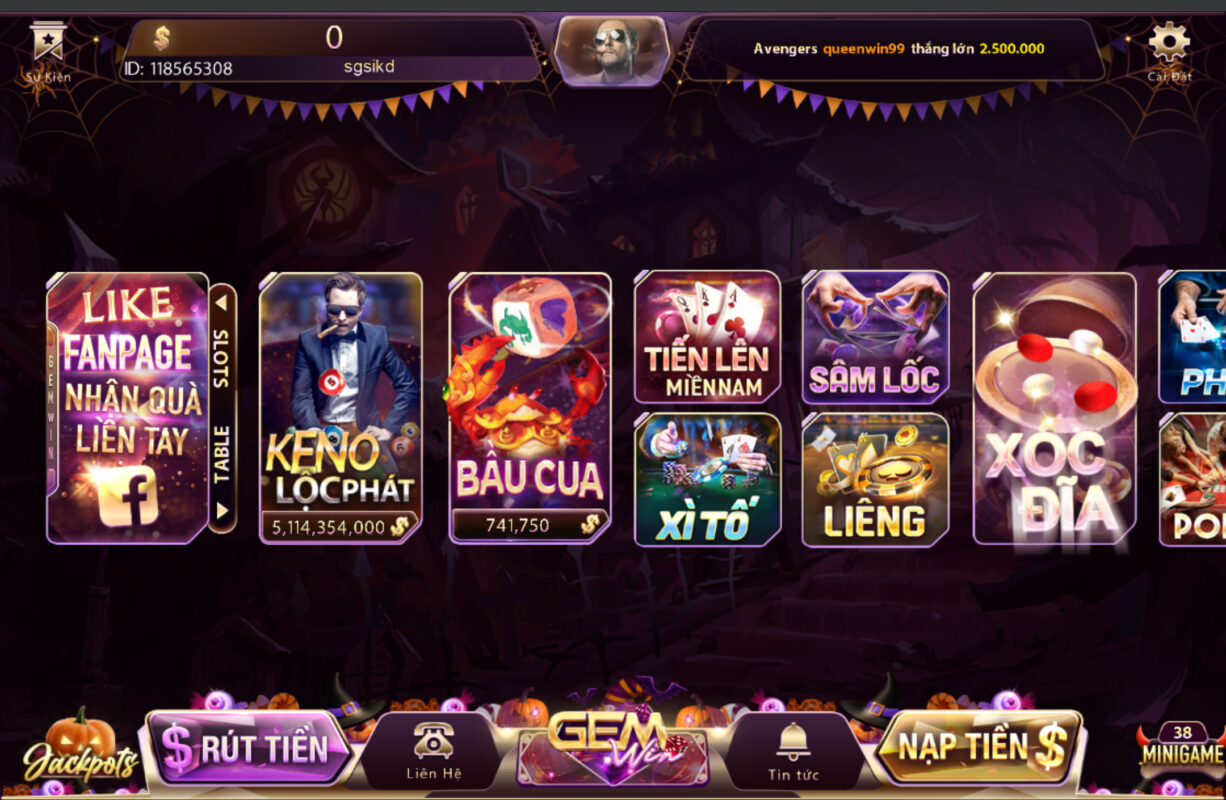Start the Liêng card game

pos(875,479)
